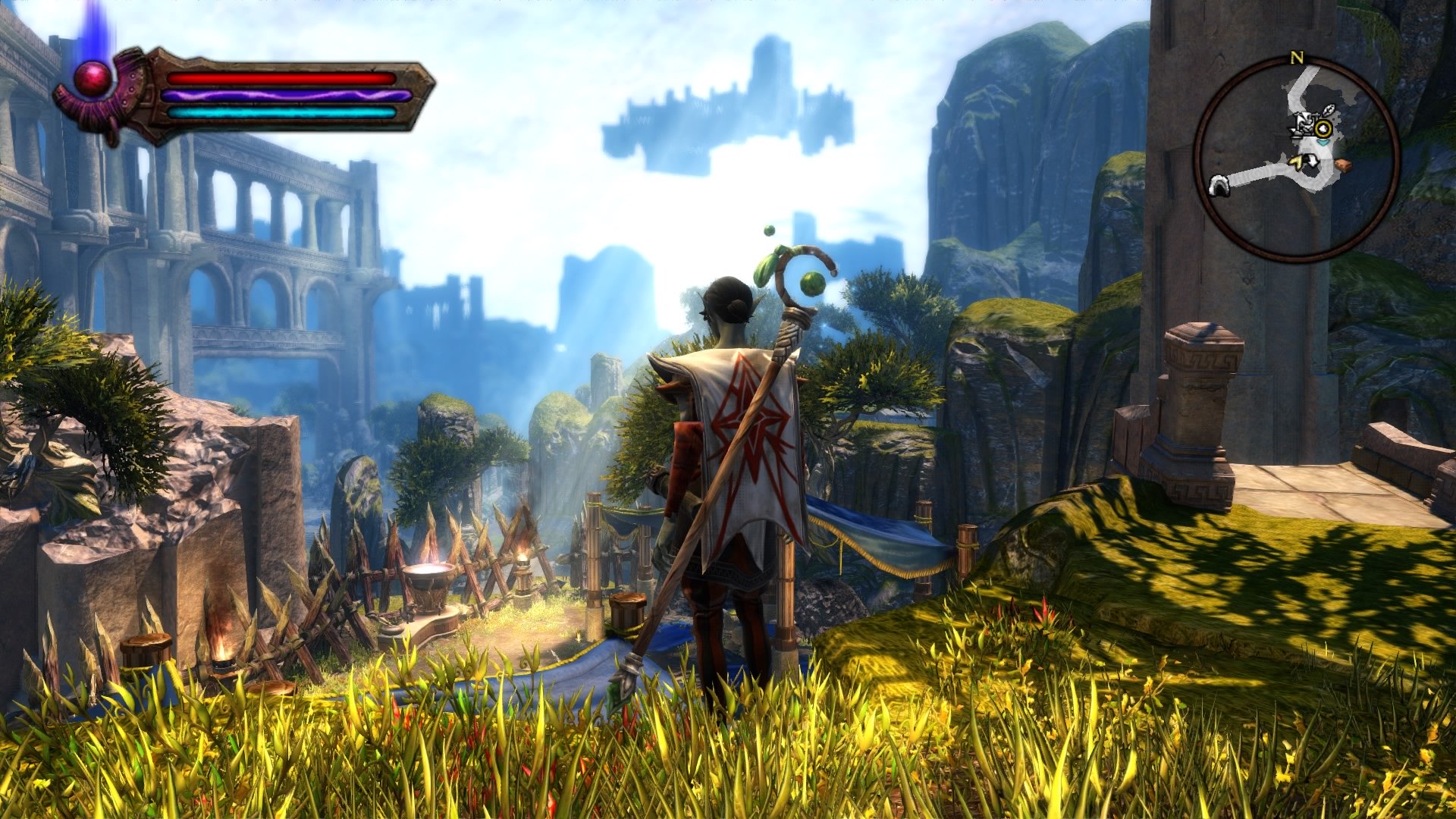
Task: Click the white downward arrow icon on the minimap
Action: pos(1313,161)
